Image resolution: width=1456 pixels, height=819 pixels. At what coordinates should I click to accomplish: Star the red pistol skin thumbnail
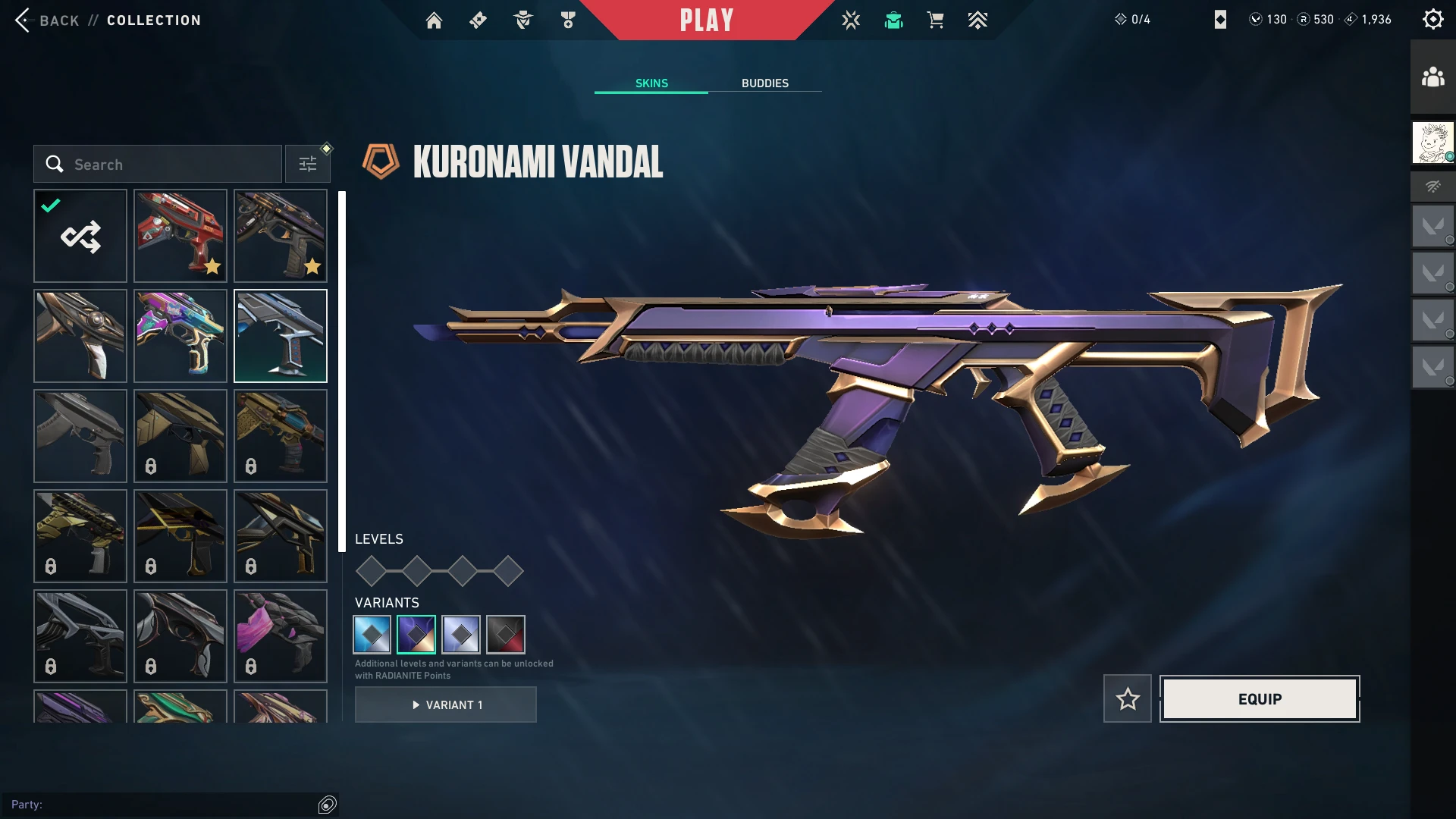click(212, 266)
